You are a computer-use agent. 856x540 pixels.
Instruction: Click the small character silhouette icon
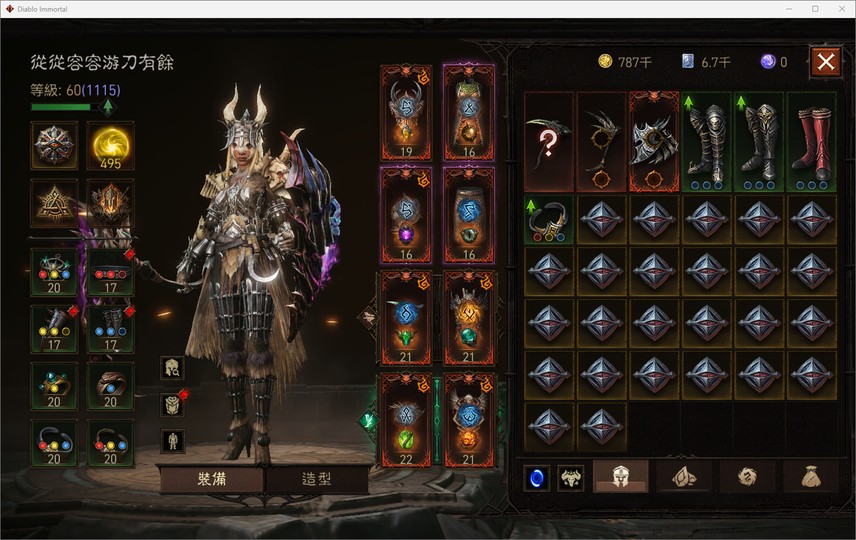click(x=172, y=440)
